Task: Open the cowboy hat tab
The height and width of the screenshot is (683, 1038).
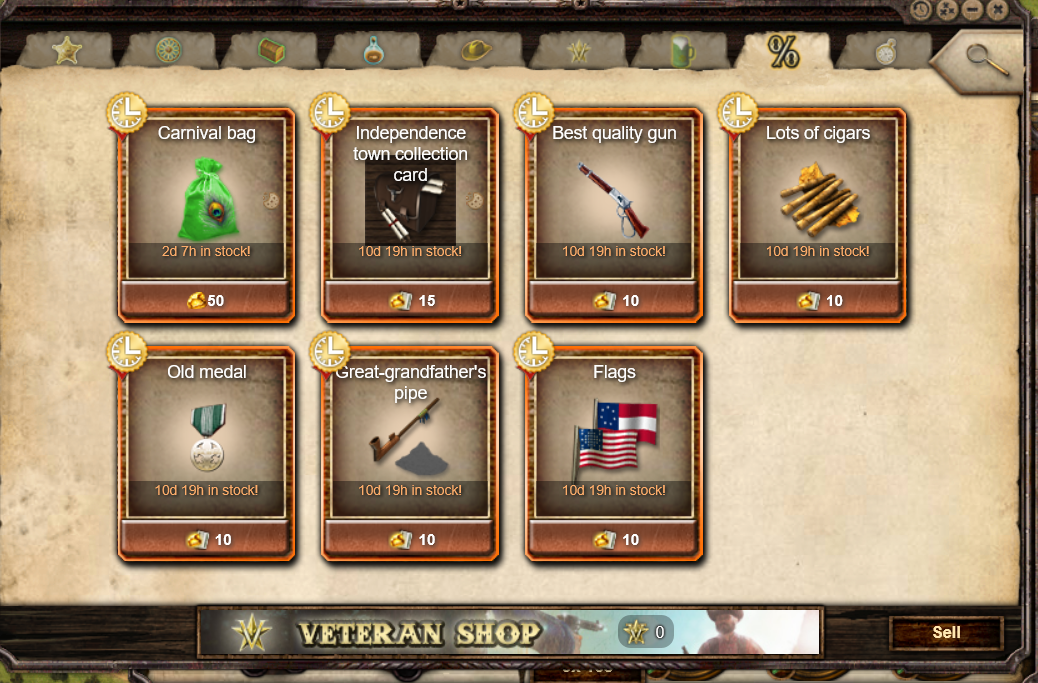Action: tap(476, 51)
